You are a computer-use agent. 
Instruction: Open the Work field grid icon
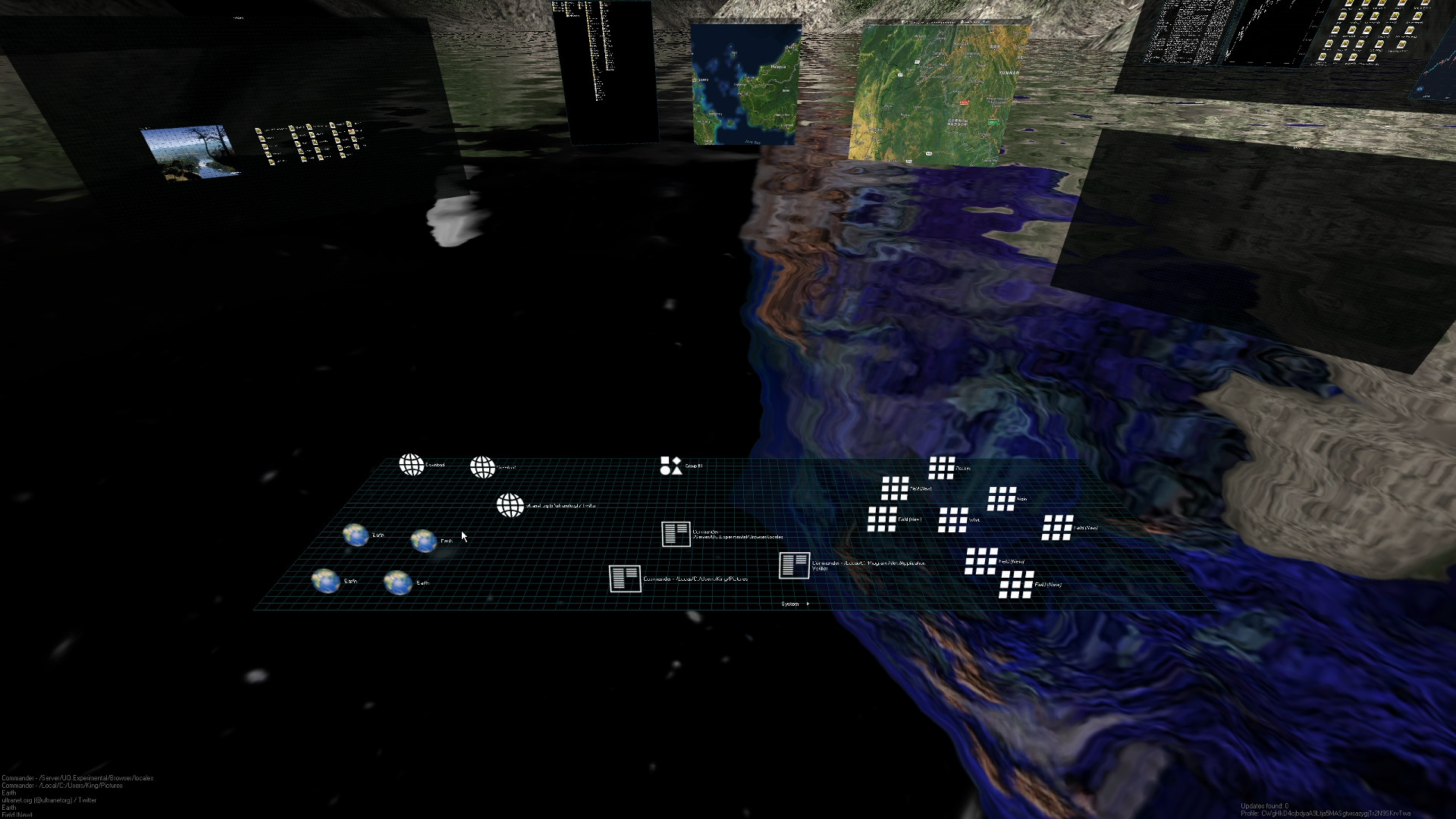[954, 519]
